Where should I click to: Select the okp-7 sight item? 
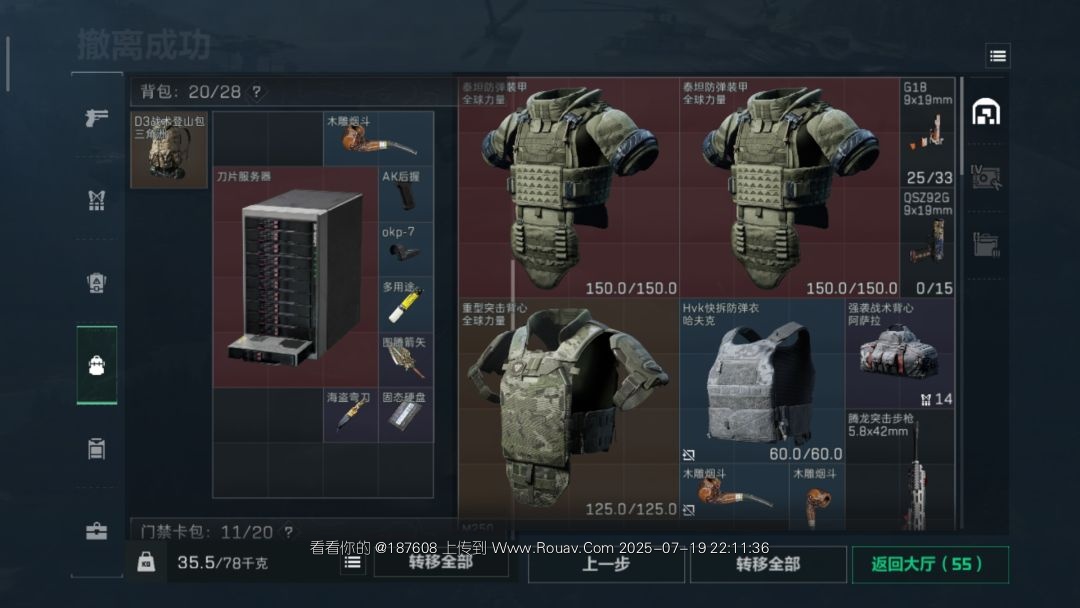tap(406, 248)
